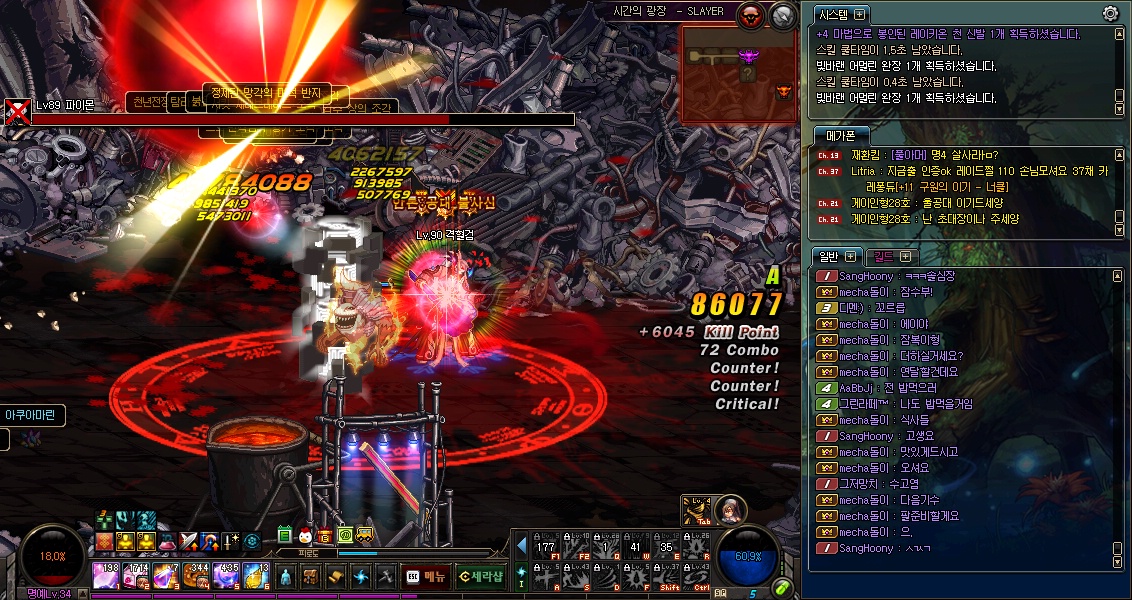This screenshot has width=1132, height=600.
Task: Click the grey round icon beside boss icon
Action: 783,14
